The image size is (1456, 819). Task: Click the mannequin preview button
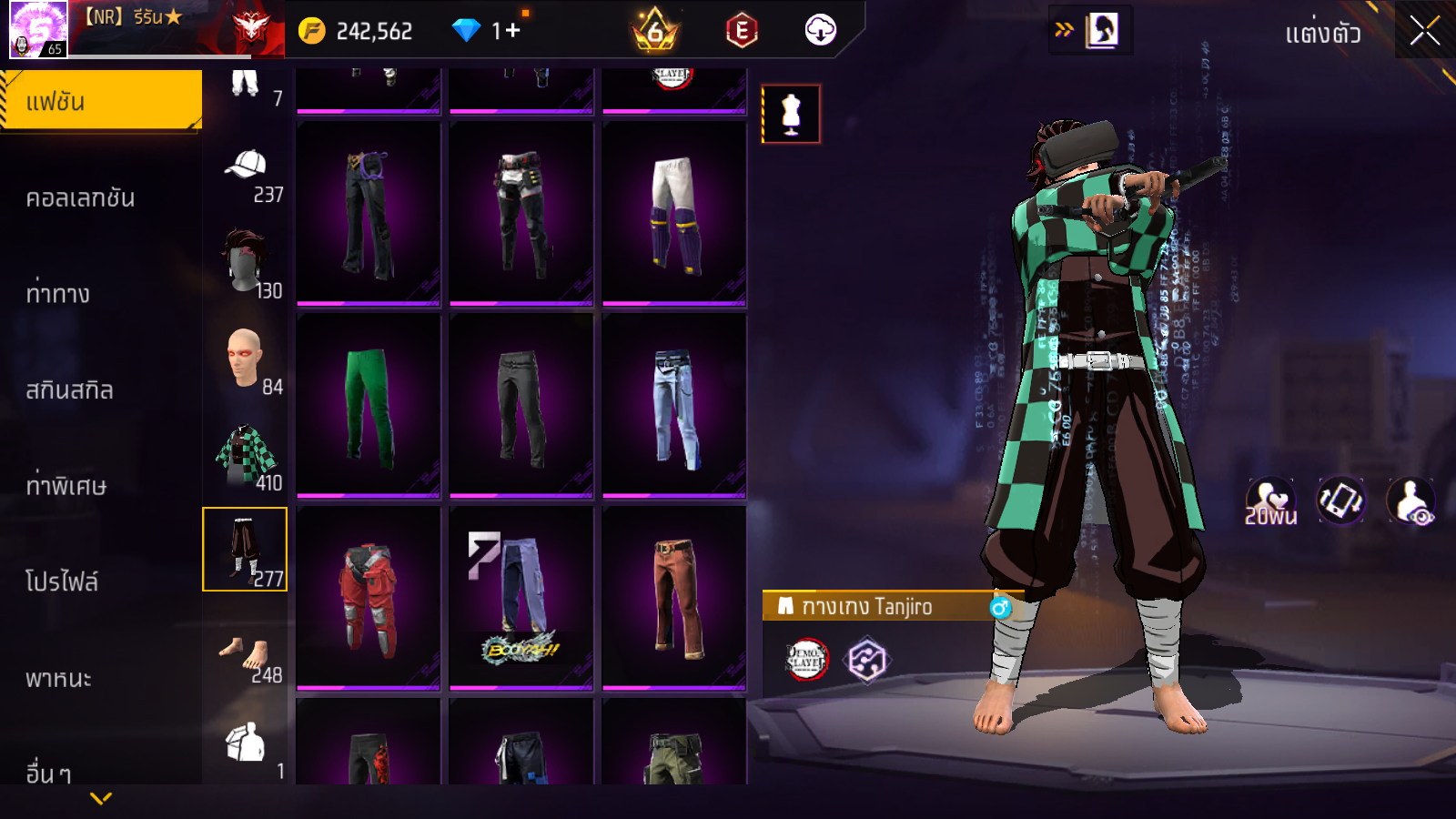791,115
